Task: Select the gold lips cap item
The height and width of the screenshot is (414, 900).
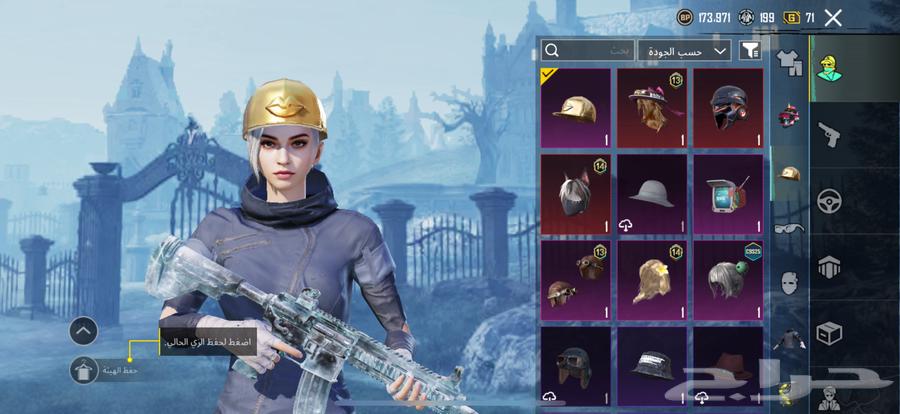Action: pyautogui.click(x=575, y=108)
